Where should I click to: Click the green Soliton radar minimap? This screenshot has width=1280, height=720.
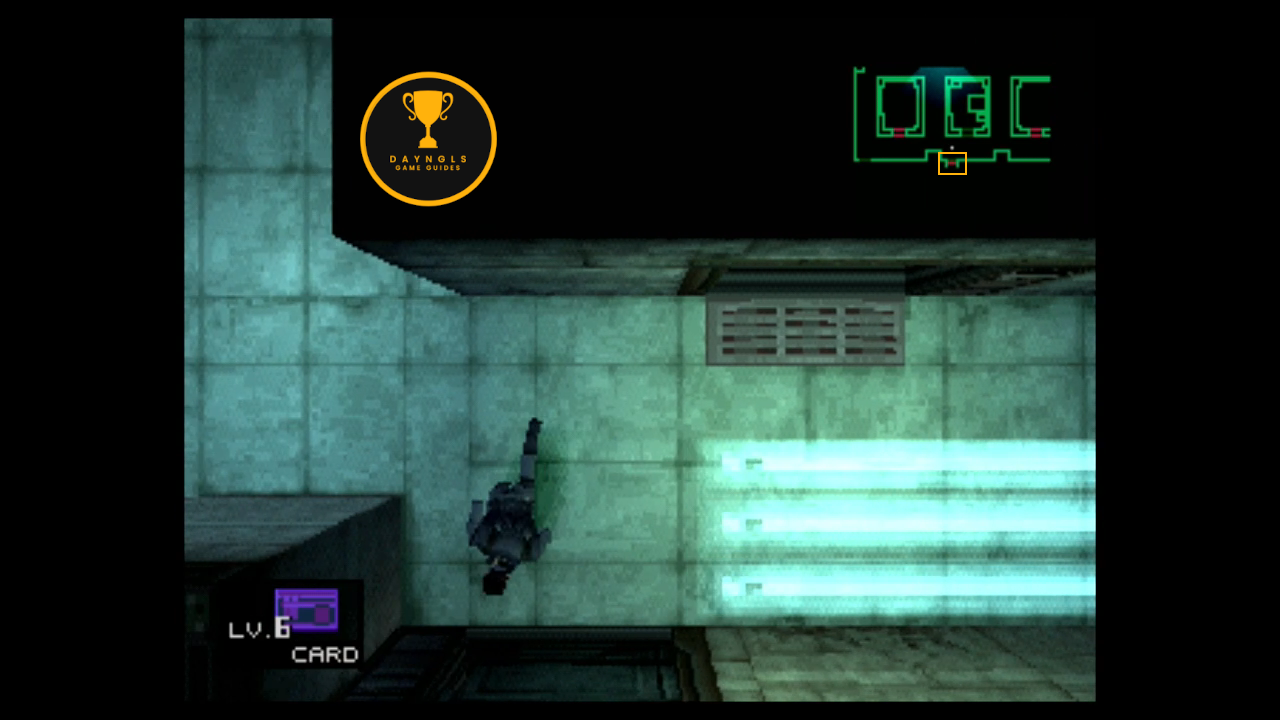coord(951,116)
